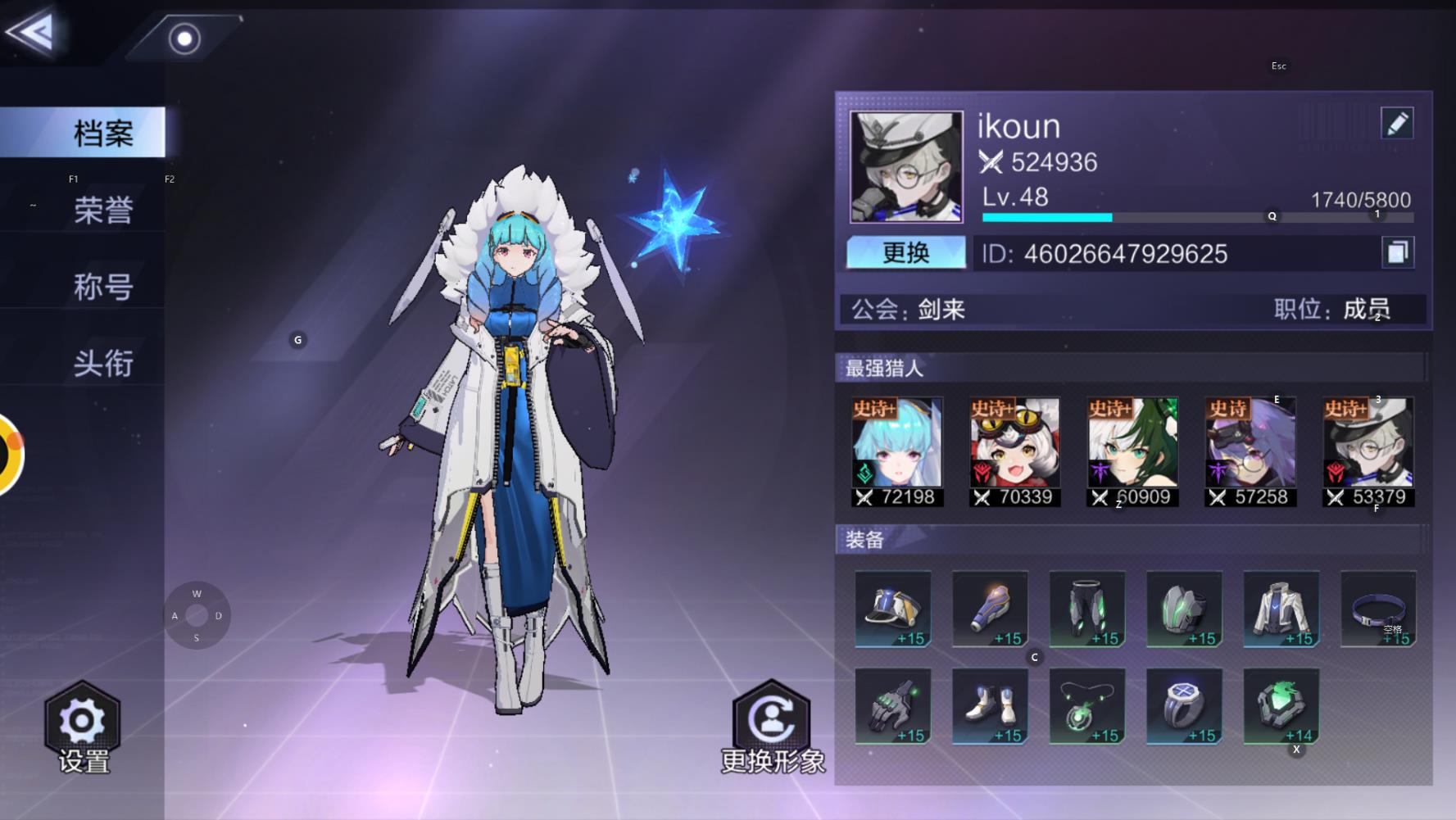Switch to the 荣誉 tab
The height and width of the screenshot is (820, 1456).
[x=102, y=211]
